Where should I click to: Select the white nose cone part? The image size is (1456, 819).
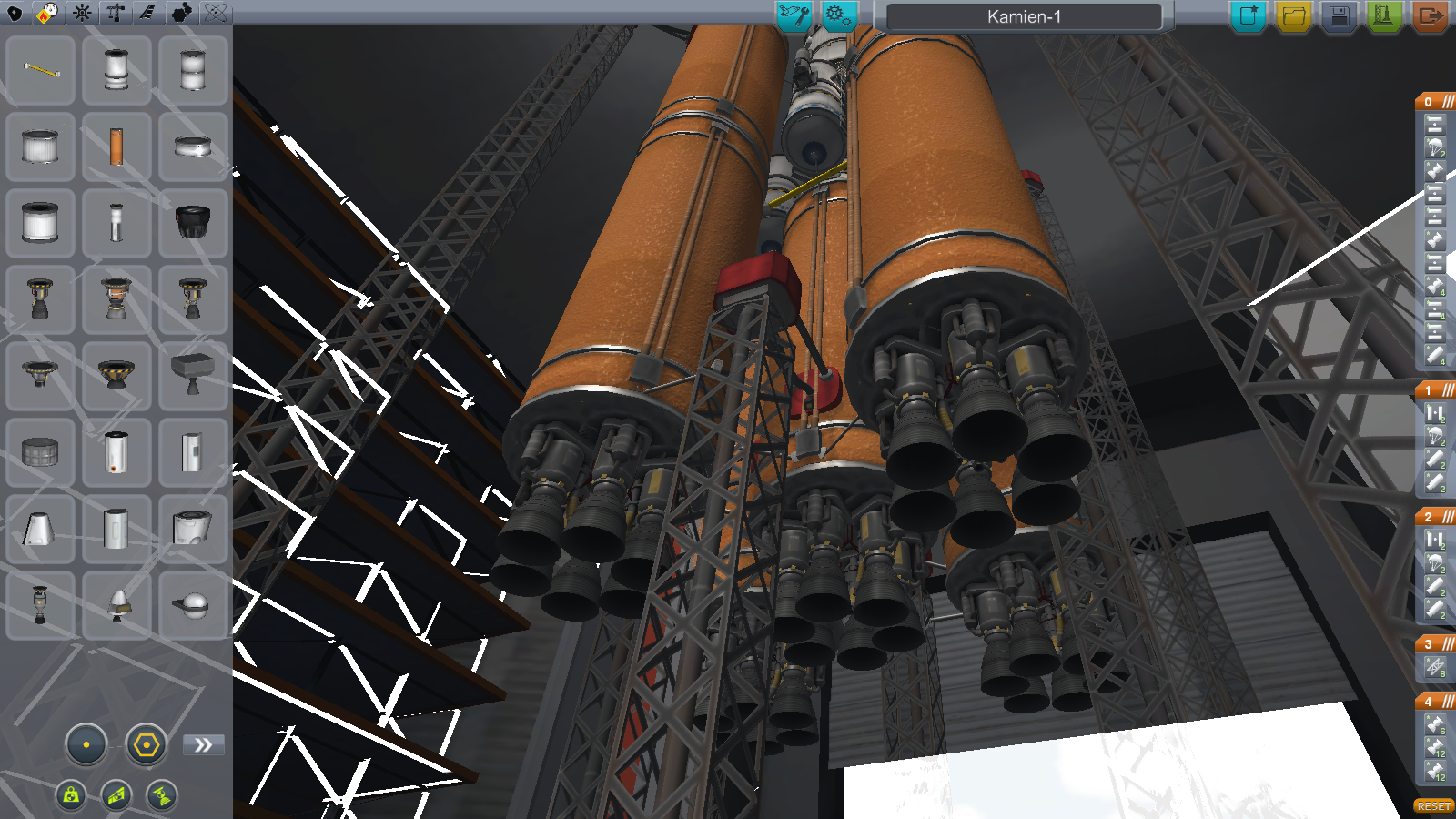click(118, 605)
